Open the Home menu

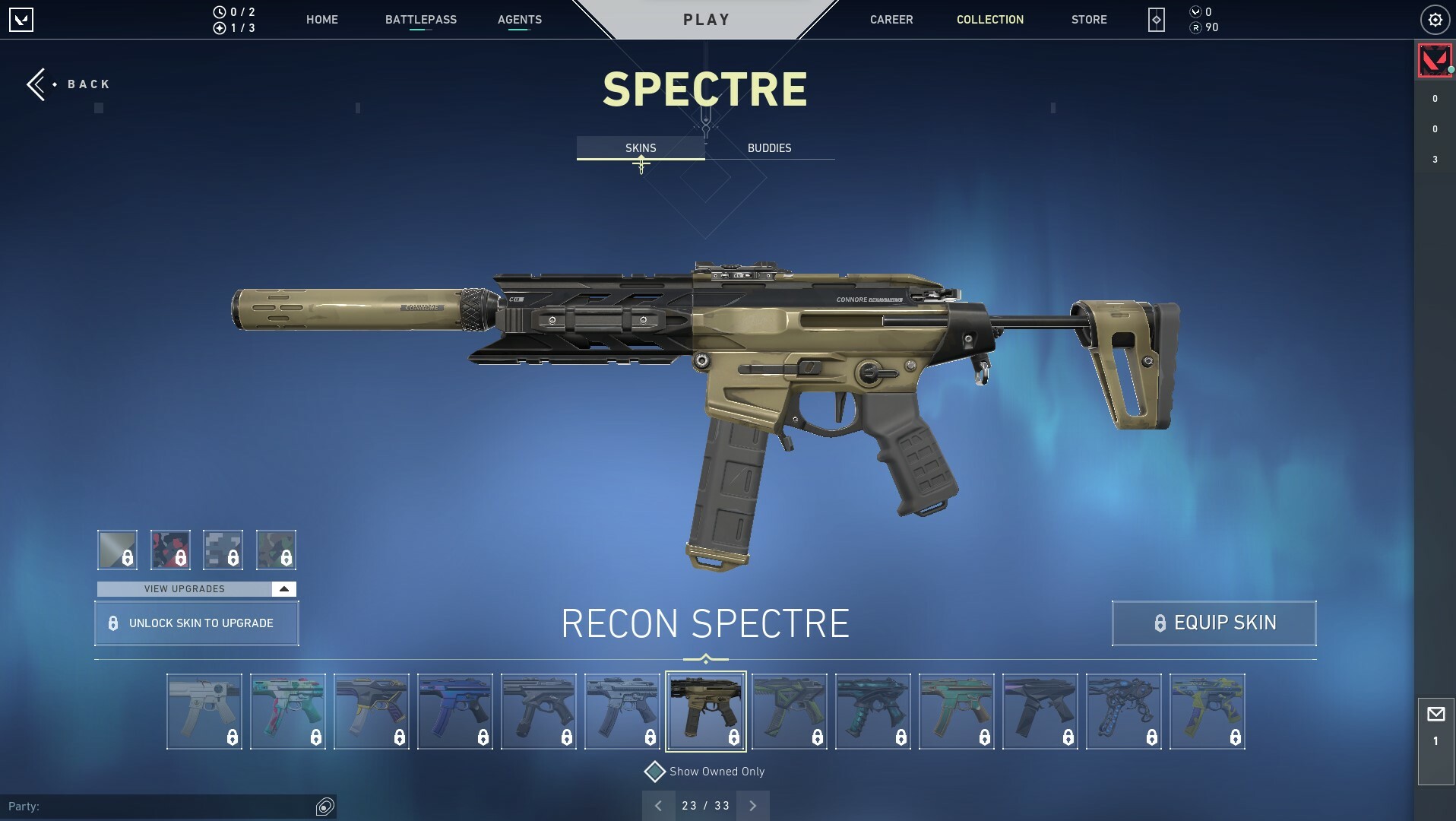coord(321,20)
